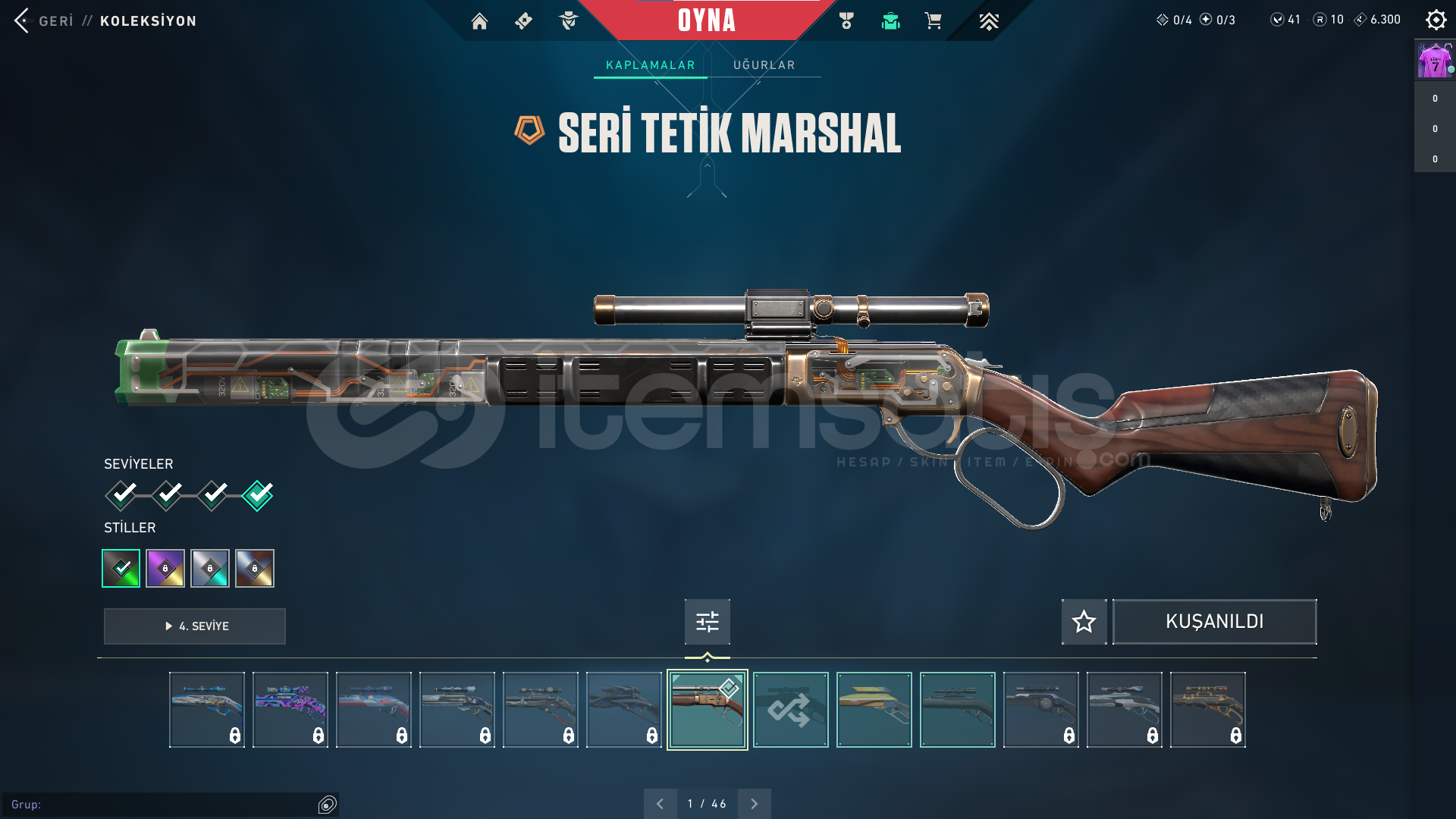
Task: Choose the silver and teal style variant
Action: click(210, 568)
